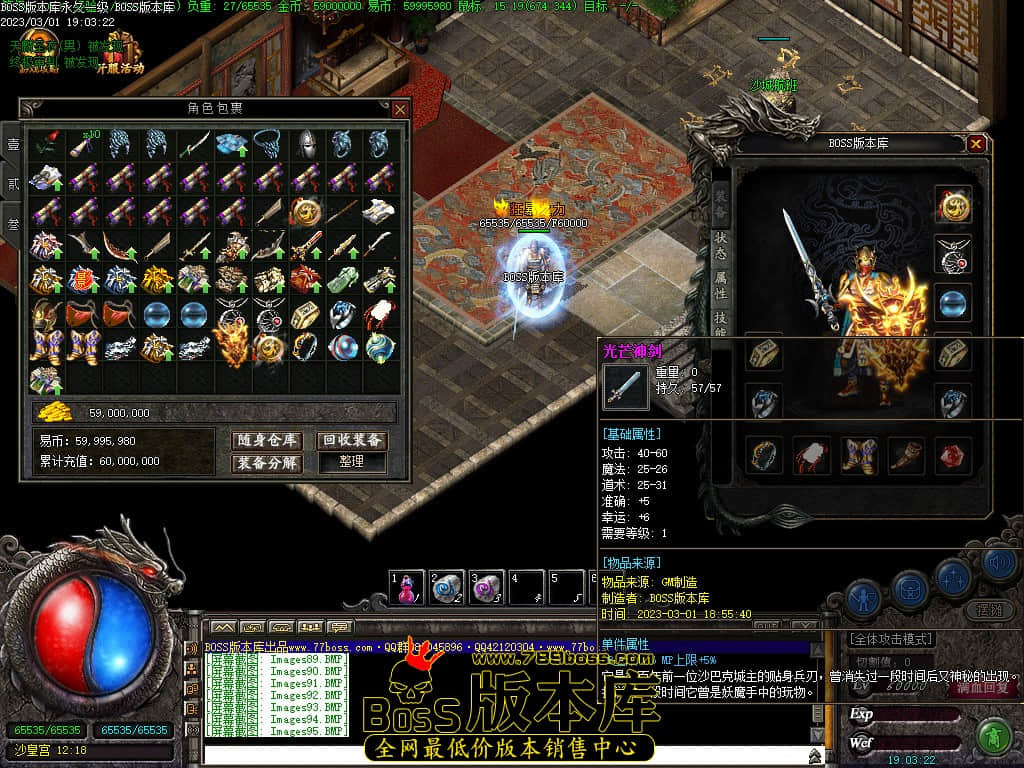Select the red rose in the bag
This screenshot has height=768, width=1024.
(x=45, y=145)
